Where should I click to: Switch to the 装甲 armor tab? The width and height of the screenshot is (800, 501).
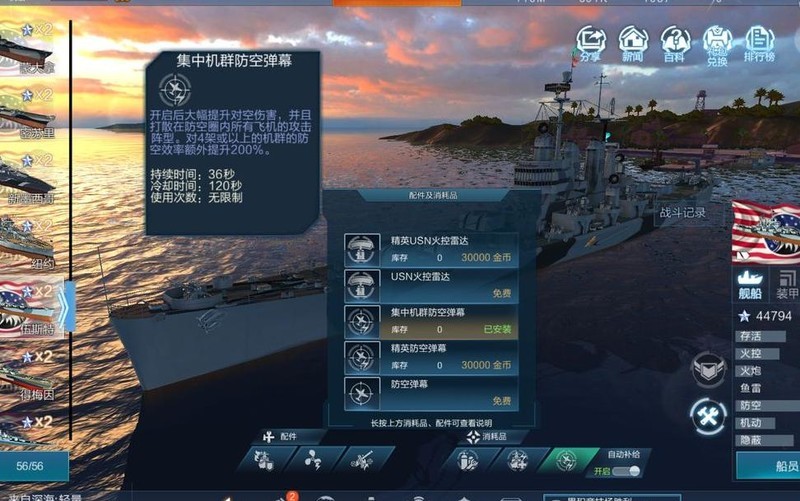point(787,285)
